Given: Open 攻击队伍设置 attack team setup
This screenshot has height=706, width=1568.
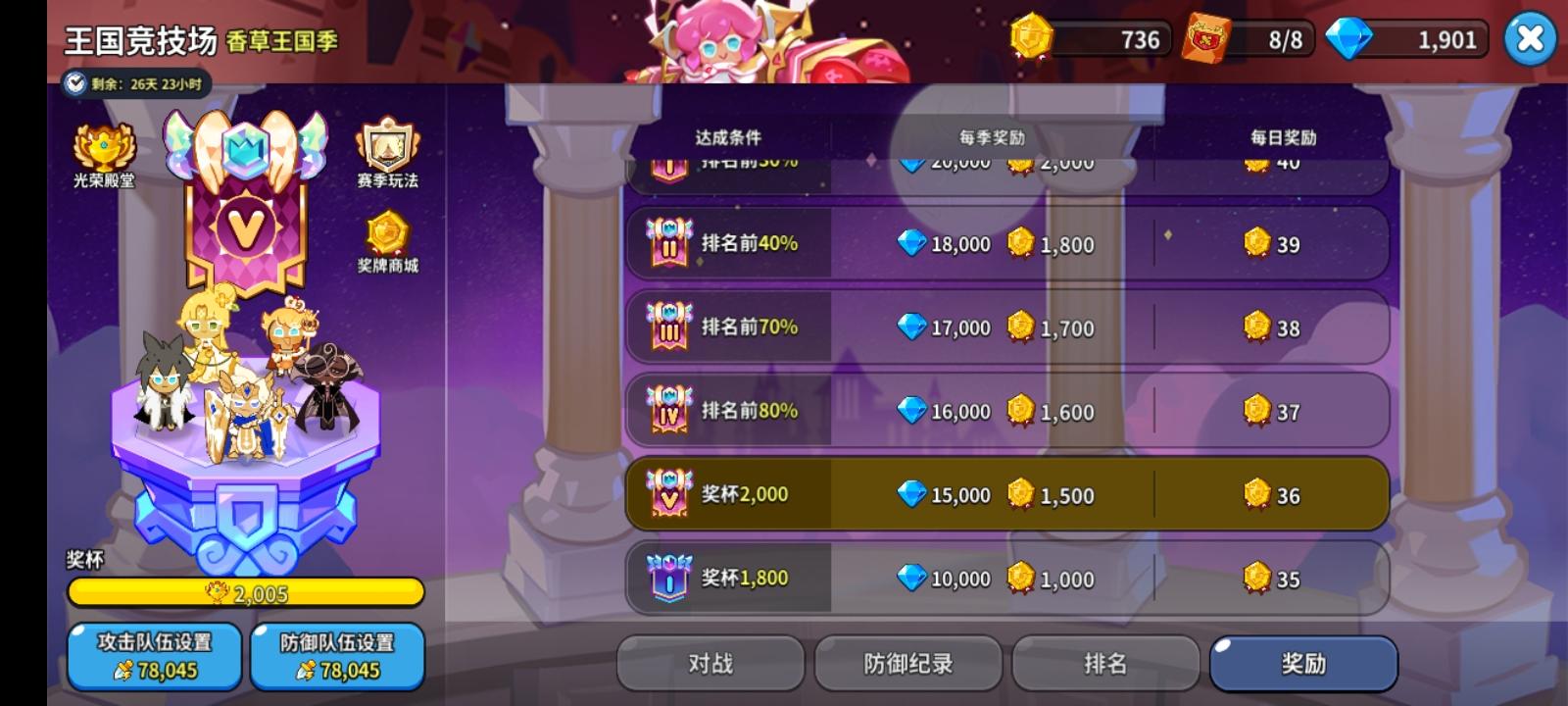Looking at the screenshot, I should coord(154,656).
